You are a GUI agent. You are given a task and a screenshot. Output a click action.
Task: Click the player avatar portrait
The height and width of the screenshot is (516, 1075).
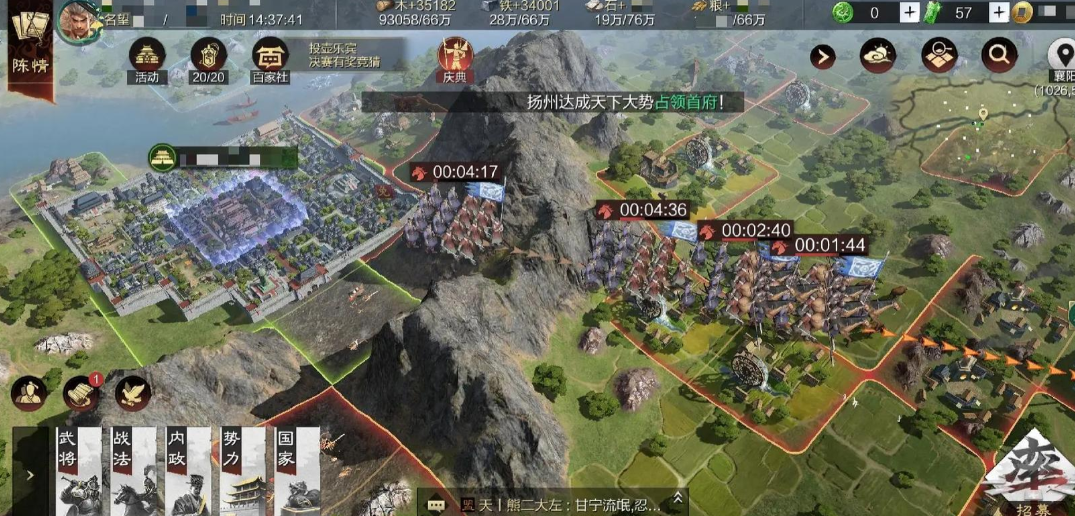[x=75, y=19]
